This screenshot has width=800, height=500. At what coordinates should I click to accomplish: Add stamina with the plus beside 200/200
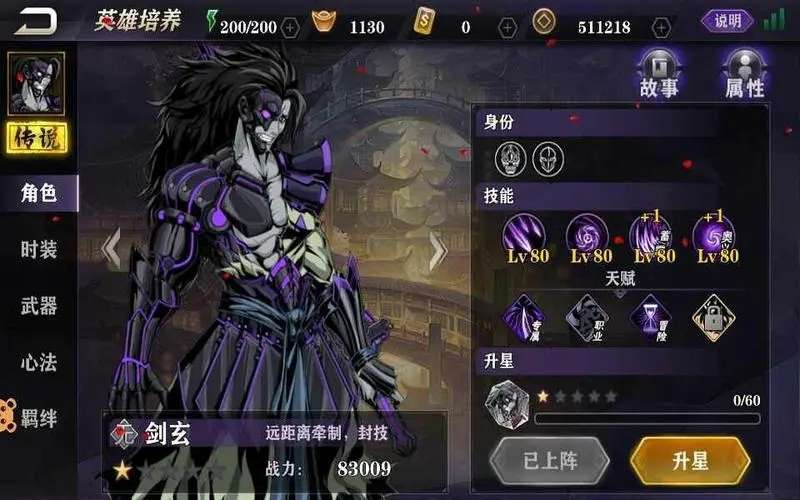[x=291, y=27]
